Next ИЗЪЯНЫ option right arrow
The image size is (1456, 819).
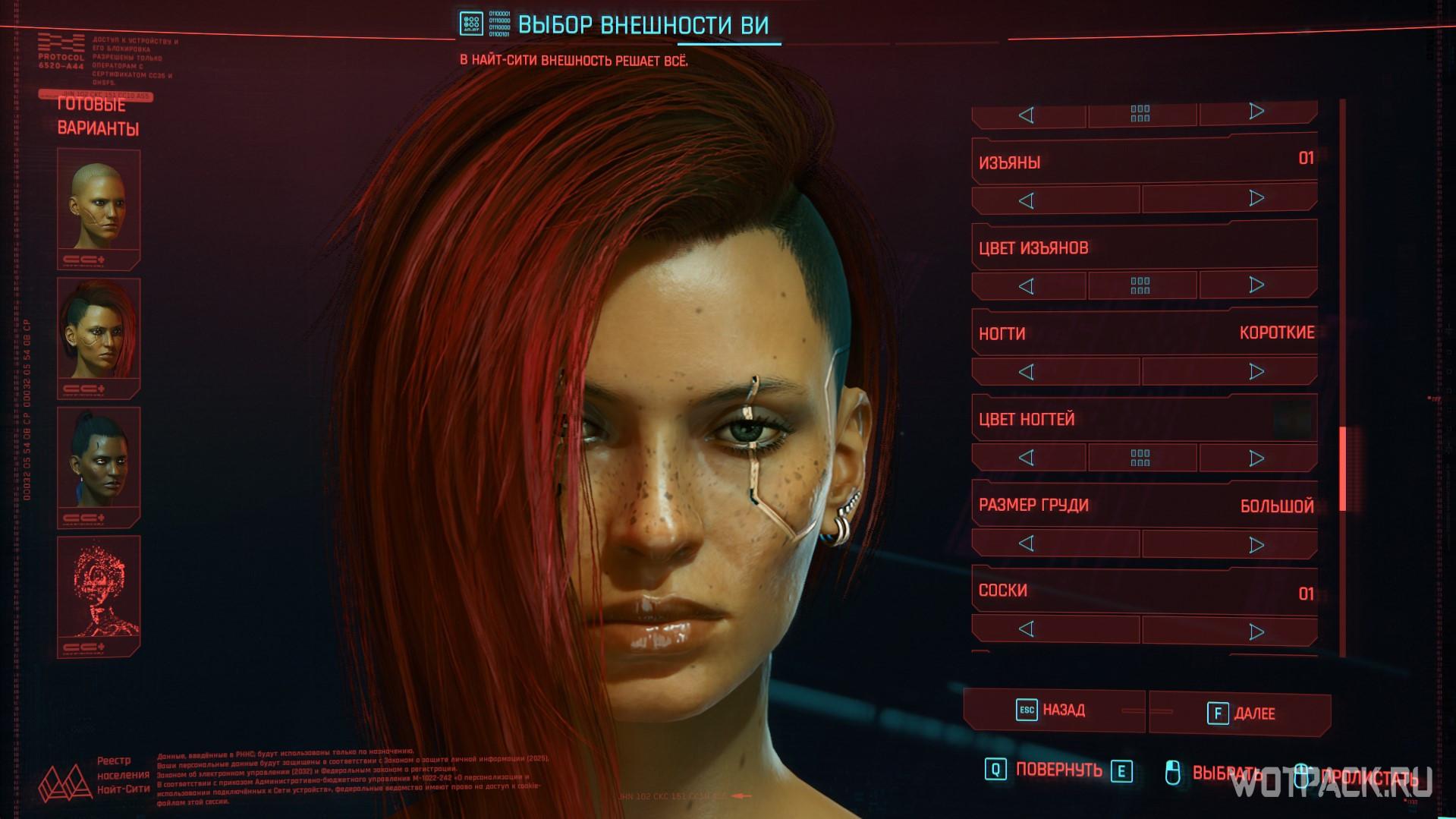1256,199
